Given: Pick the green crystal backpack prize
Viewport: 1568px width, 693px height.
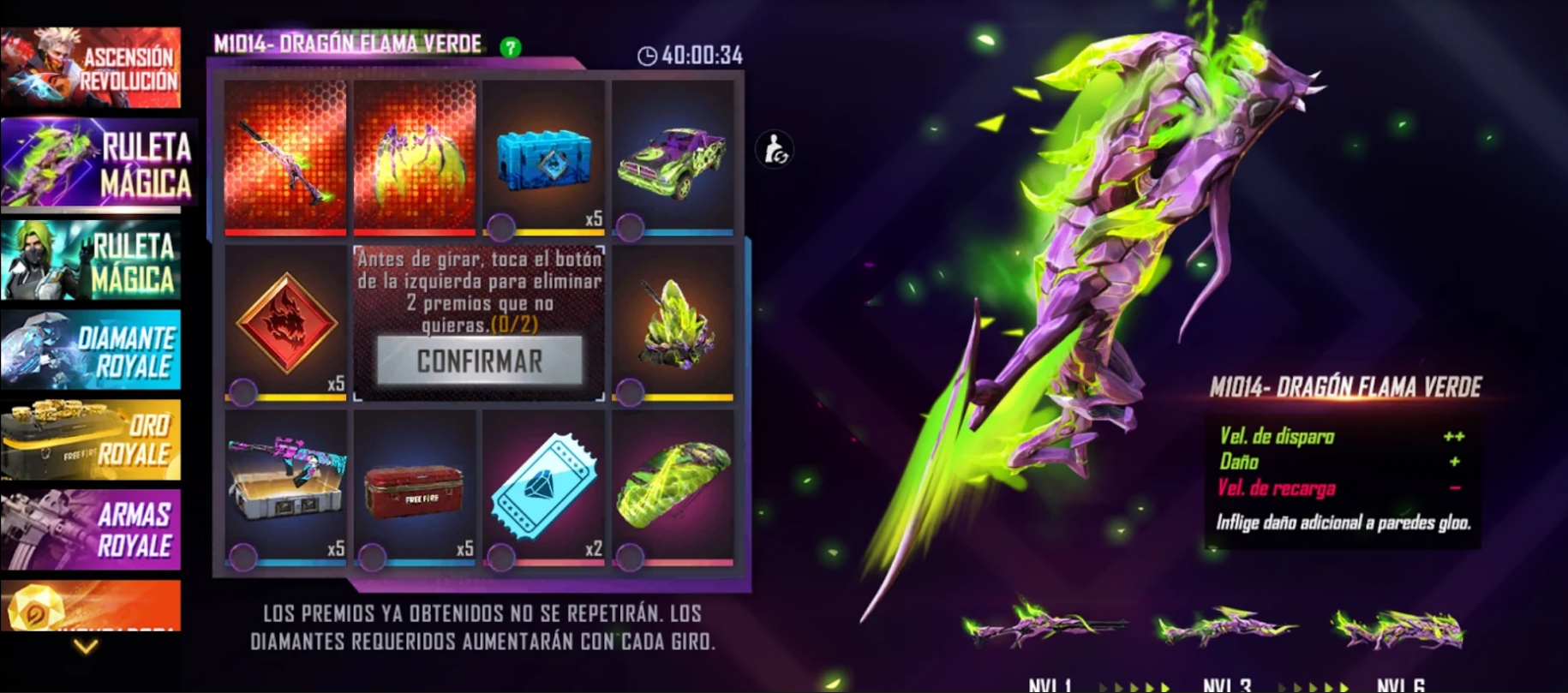Looking at the screenshot, I should coord(673,323).
